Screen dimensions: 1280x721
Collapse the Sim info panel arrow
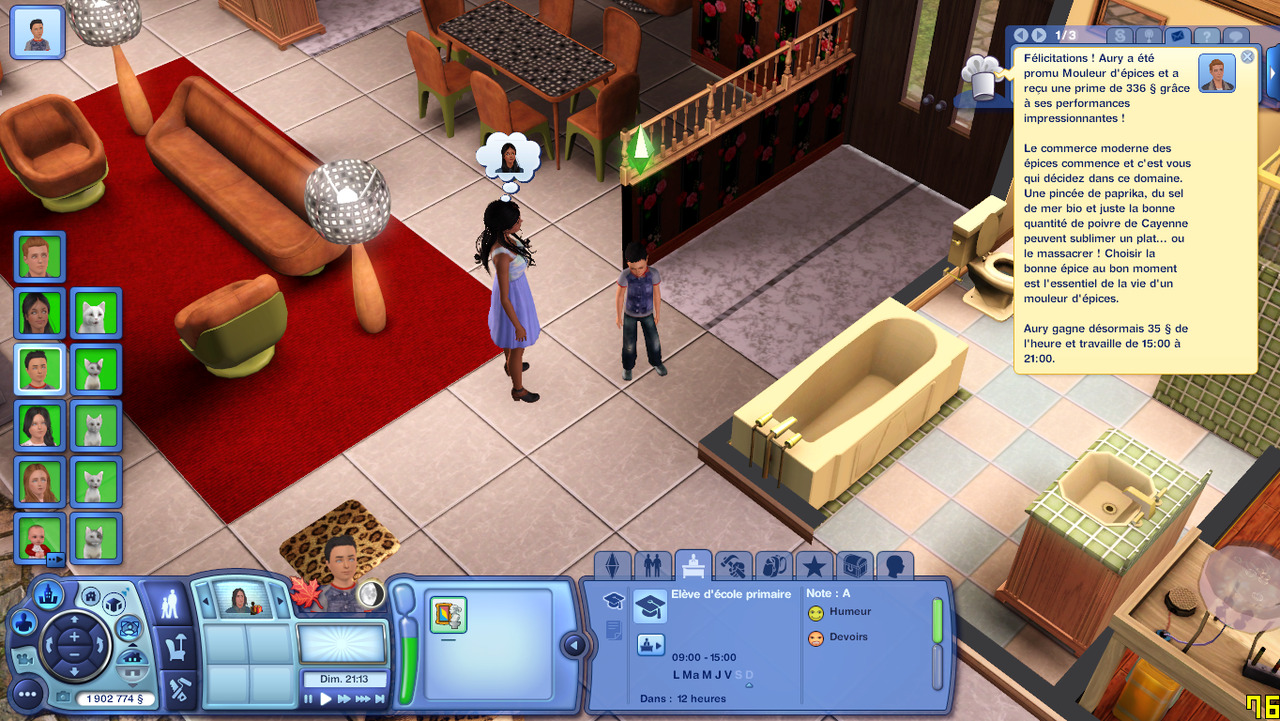click(574, 645)
